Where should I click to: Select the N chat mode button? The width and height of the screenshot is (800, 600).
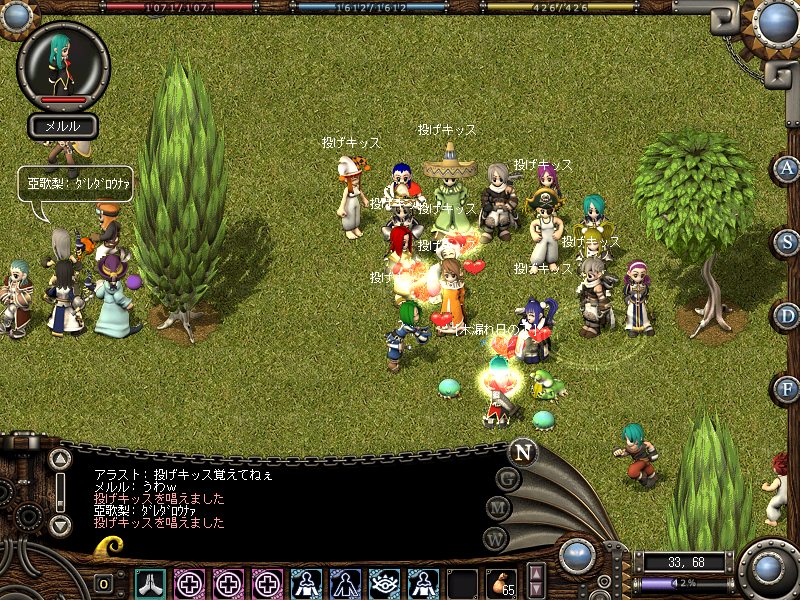click(521, 451)
